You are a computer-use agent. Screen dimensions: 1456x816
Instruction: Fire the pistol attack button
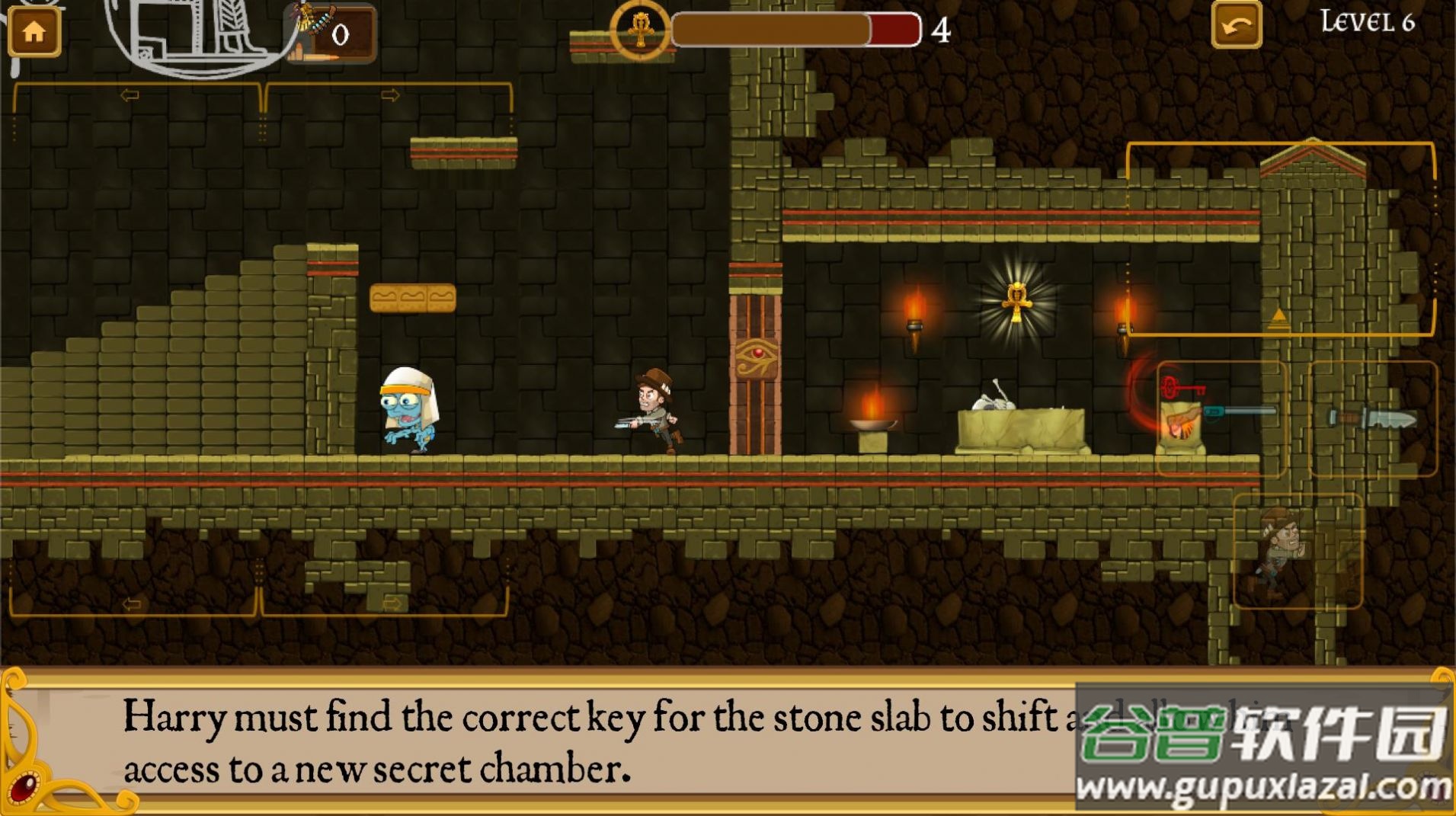1221,418
